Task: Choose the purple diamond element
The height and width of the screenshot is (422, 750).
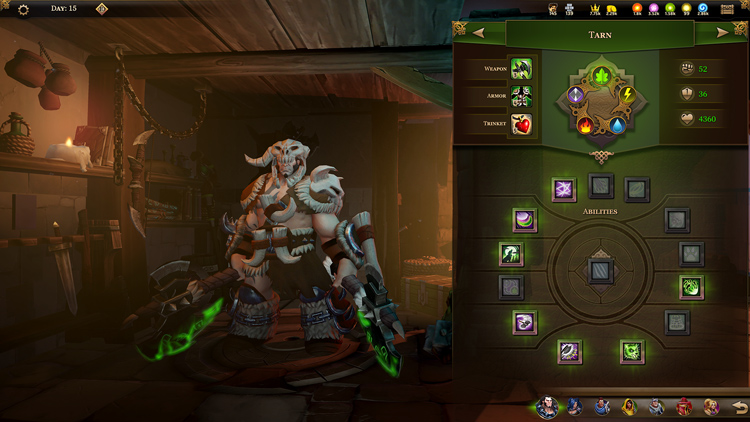Action: [576, 95]
